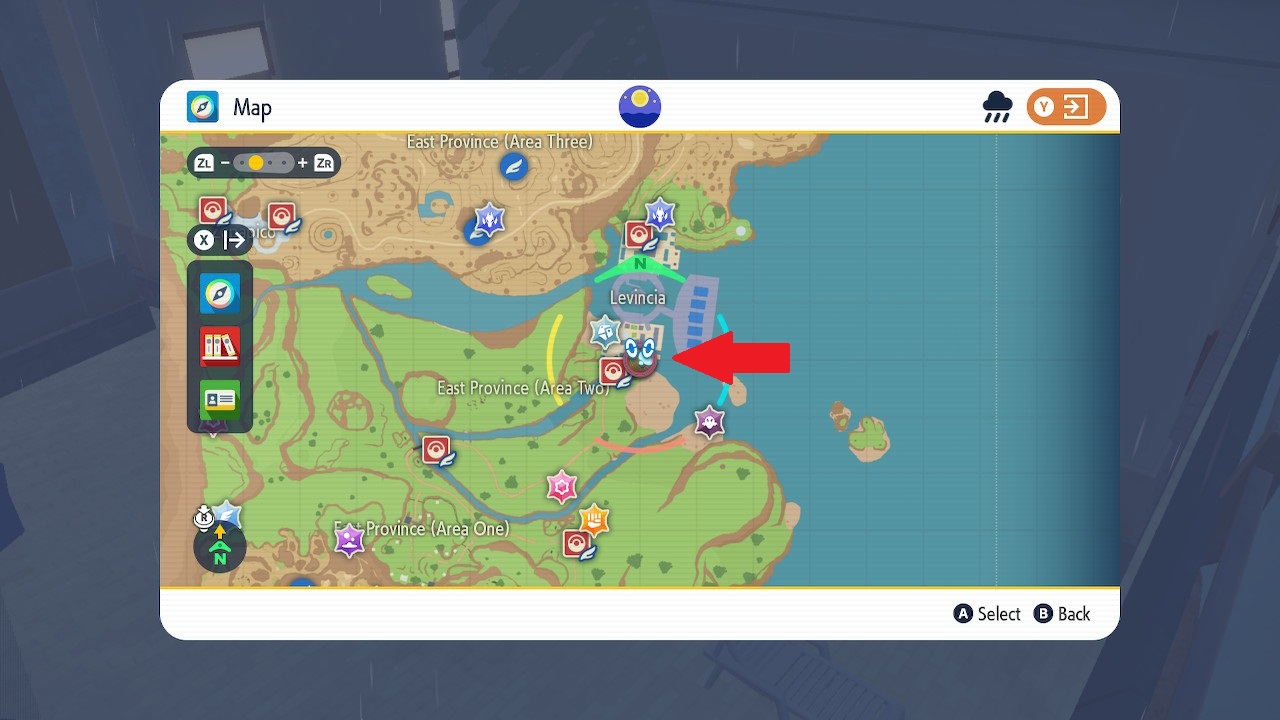The image size is (1280, 720).
Task: Click the Levincia city label
Action: pyautogui.click(x=638, y=297)
